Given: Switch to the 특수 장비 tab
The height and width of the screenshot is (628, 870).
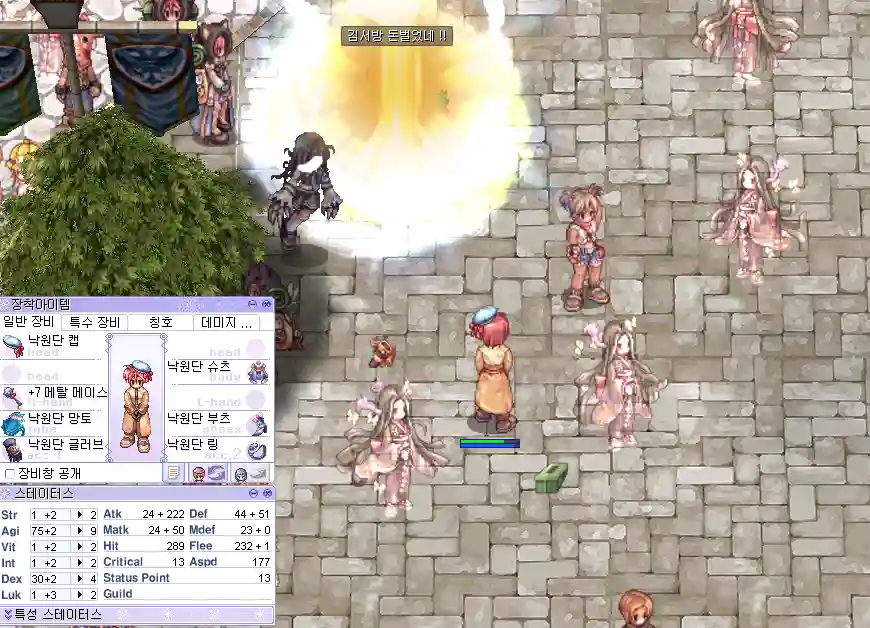Looking at the screenshot, I should [x=94, y=322].
